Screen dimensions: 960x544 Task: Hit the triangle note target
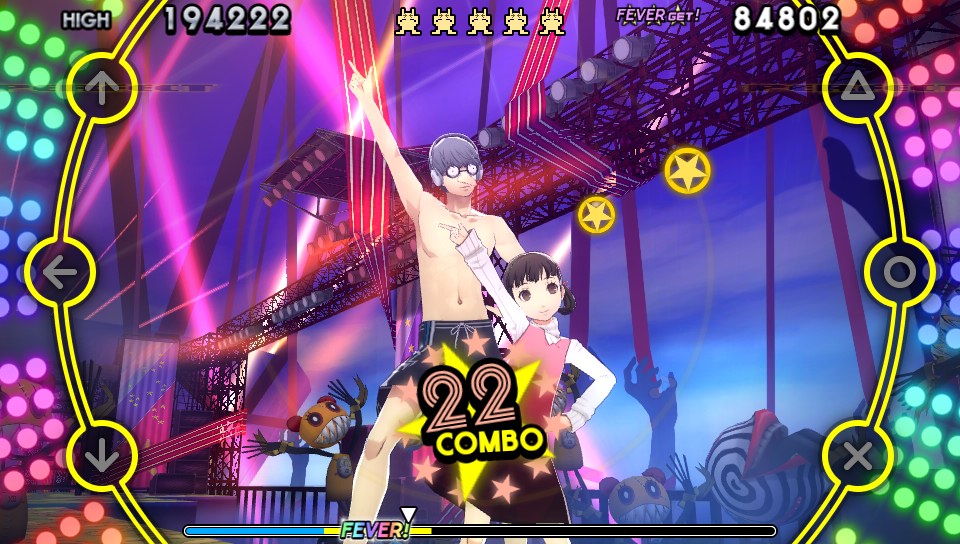(x=857, y=88)
